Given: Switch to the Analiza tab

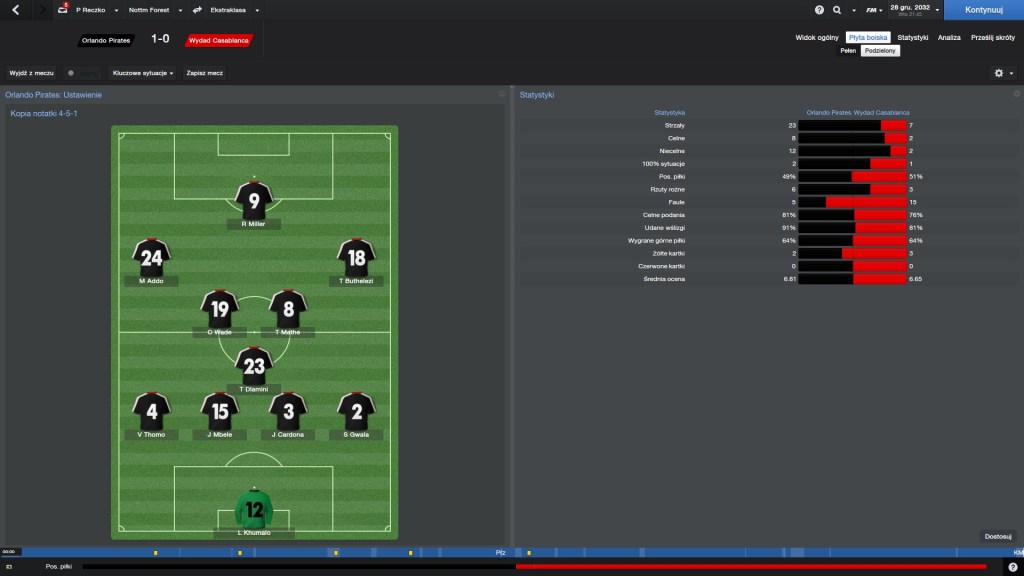Looking at the screenshot, I should 949,37.
